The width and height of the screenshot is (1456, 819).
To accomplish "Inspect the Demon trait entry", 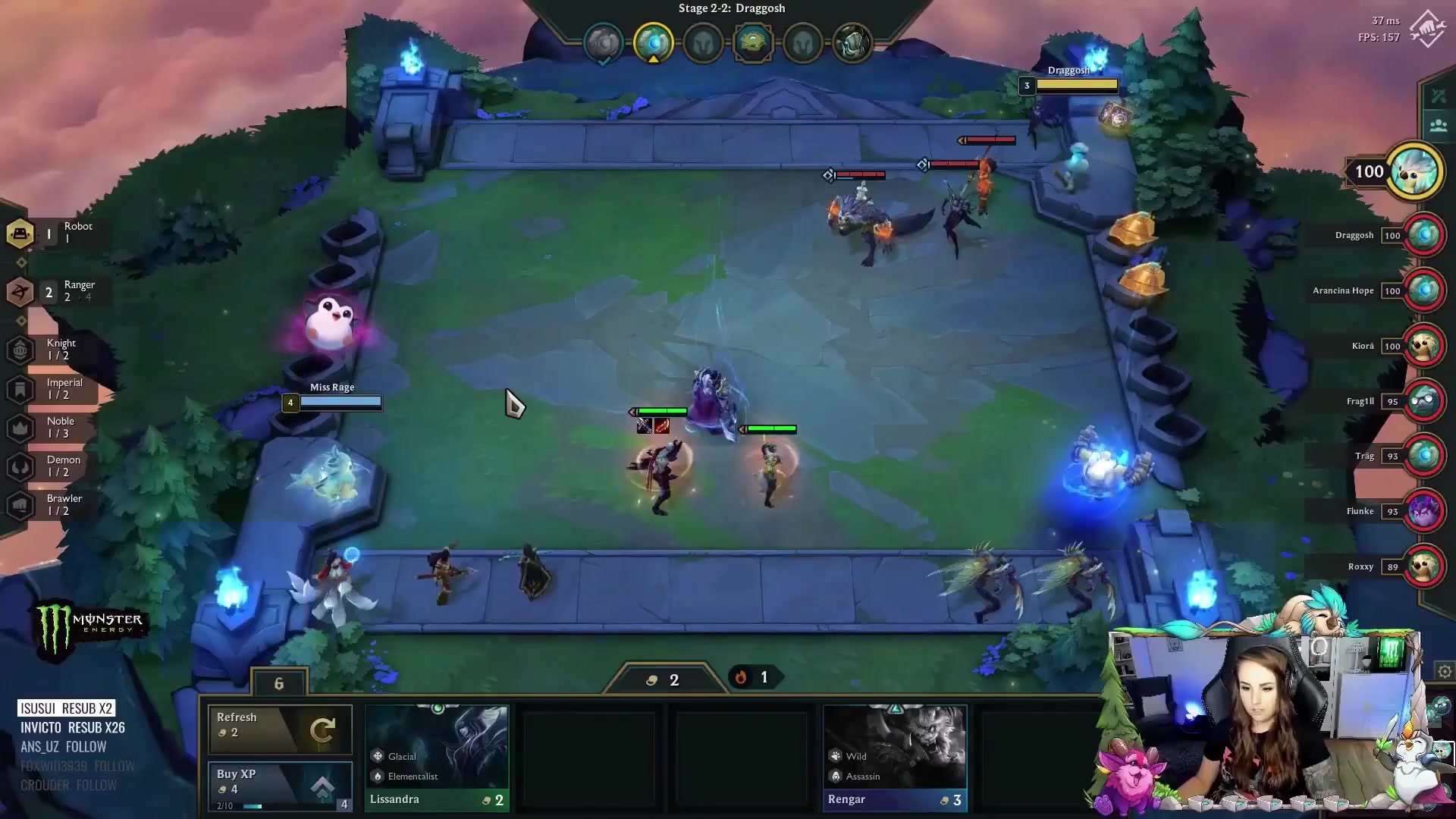I will click(x=55, y=466).
